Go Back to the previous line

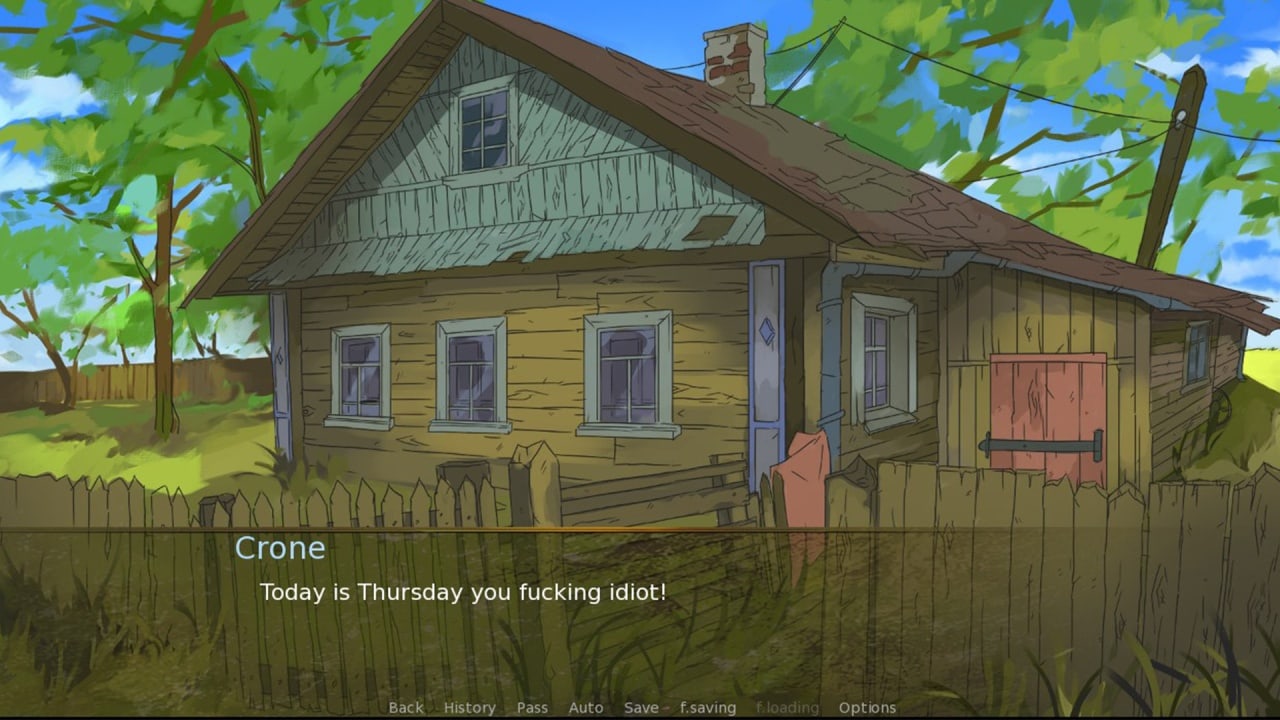(x=406, y=708)
